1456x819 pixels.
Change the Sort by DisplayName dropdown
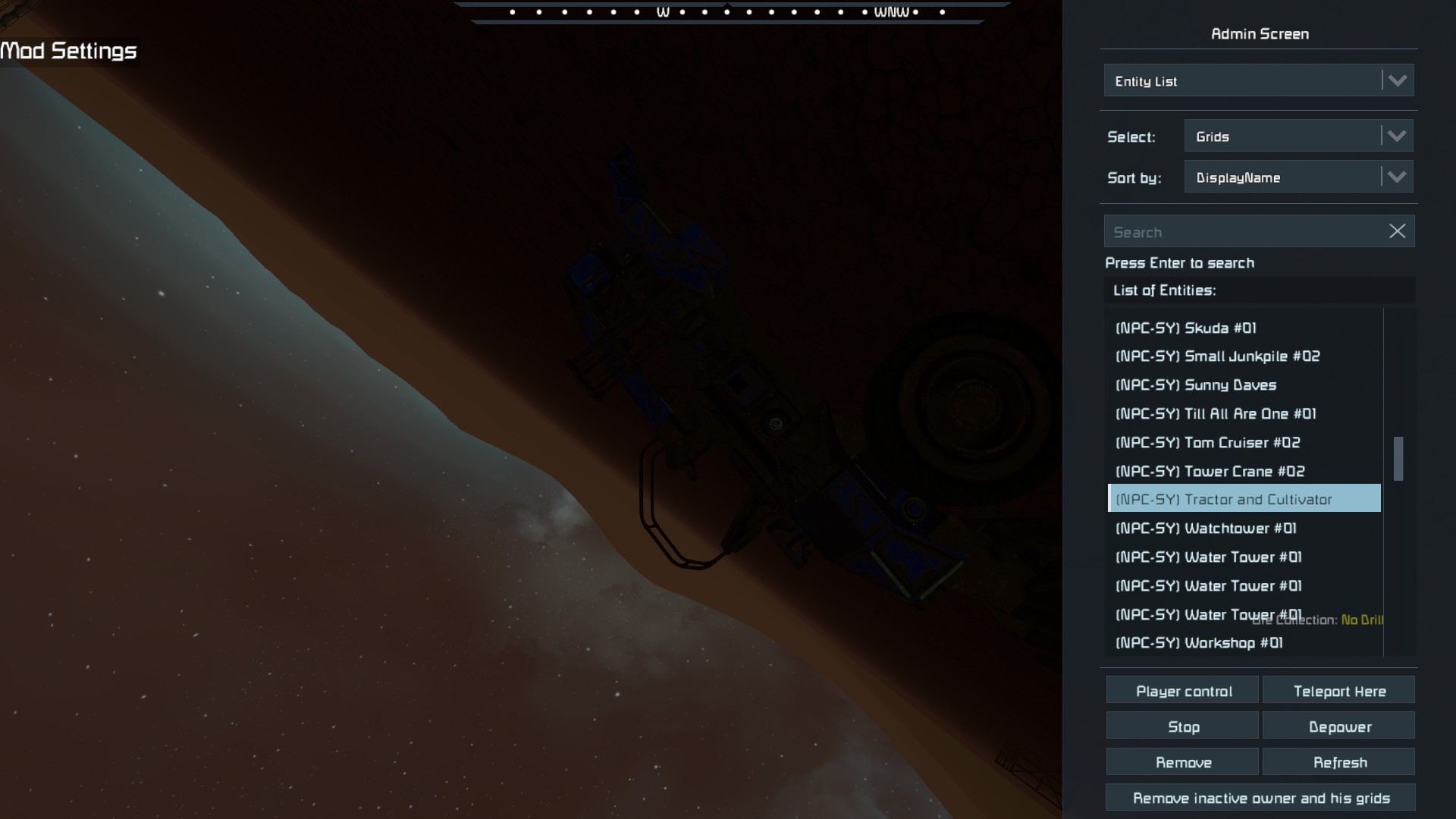[x=1298, y=177]
